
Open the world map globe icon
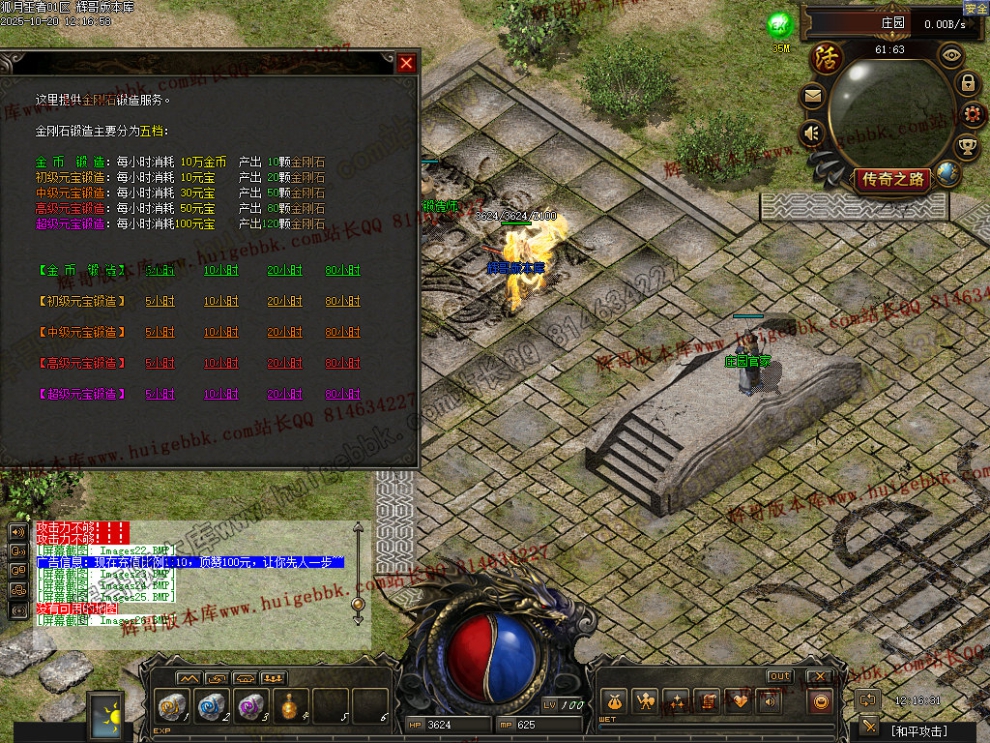pyautogui.click(x=946, y=174)
